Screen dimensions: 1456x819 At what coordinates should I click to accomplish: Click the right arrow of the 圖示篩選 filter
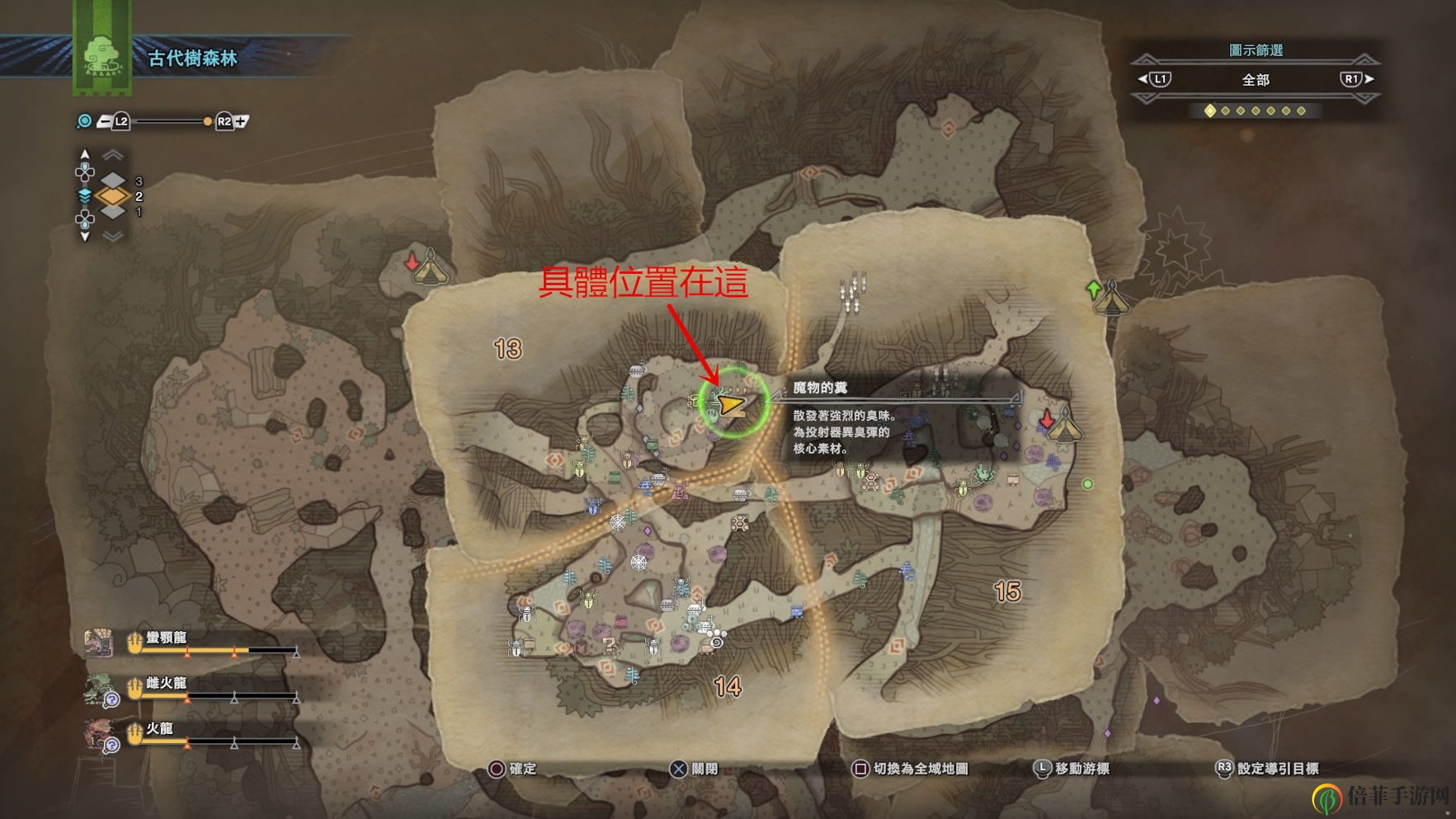point(1369,79)
